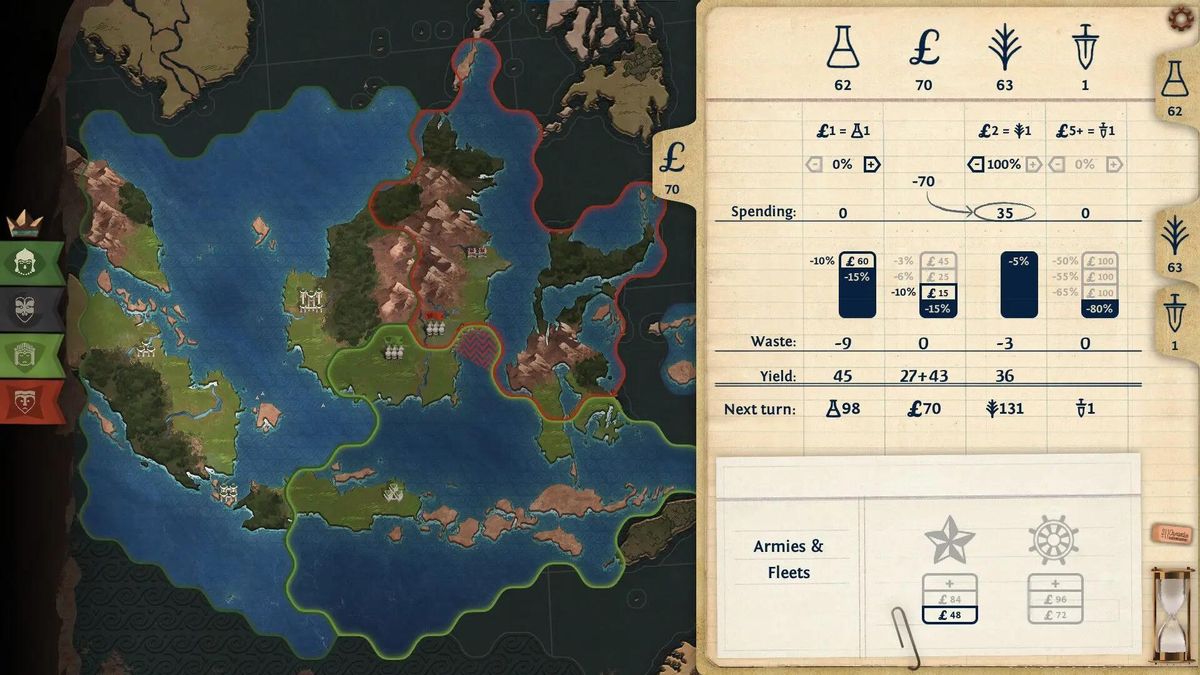Switch to the wheat food side tab
This screenshot has width=1200, height=675.
point(1175,245)
